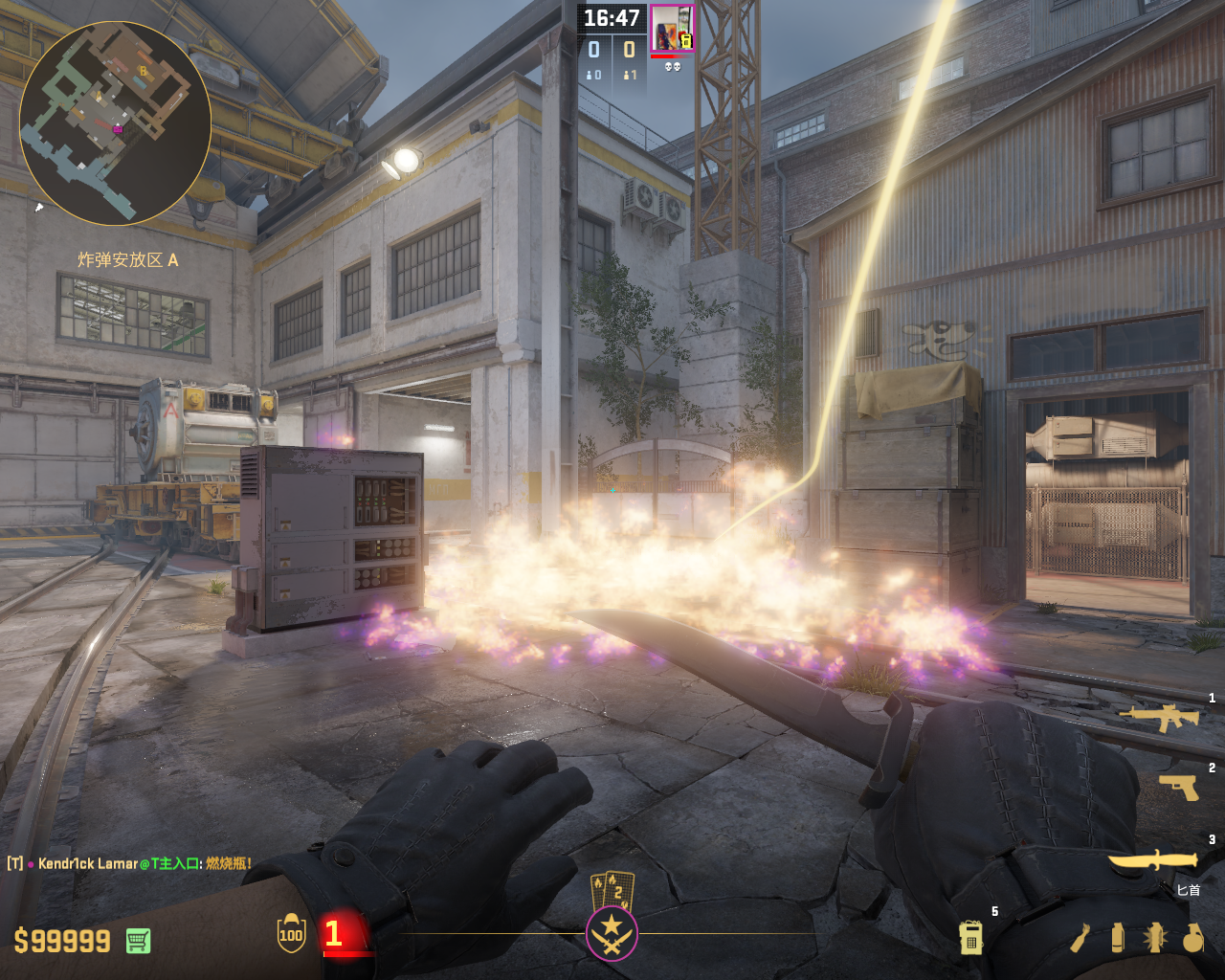Choose the C4 bomb in slot 5
The image size is (1225, 980).
click(x=970, y=938)
